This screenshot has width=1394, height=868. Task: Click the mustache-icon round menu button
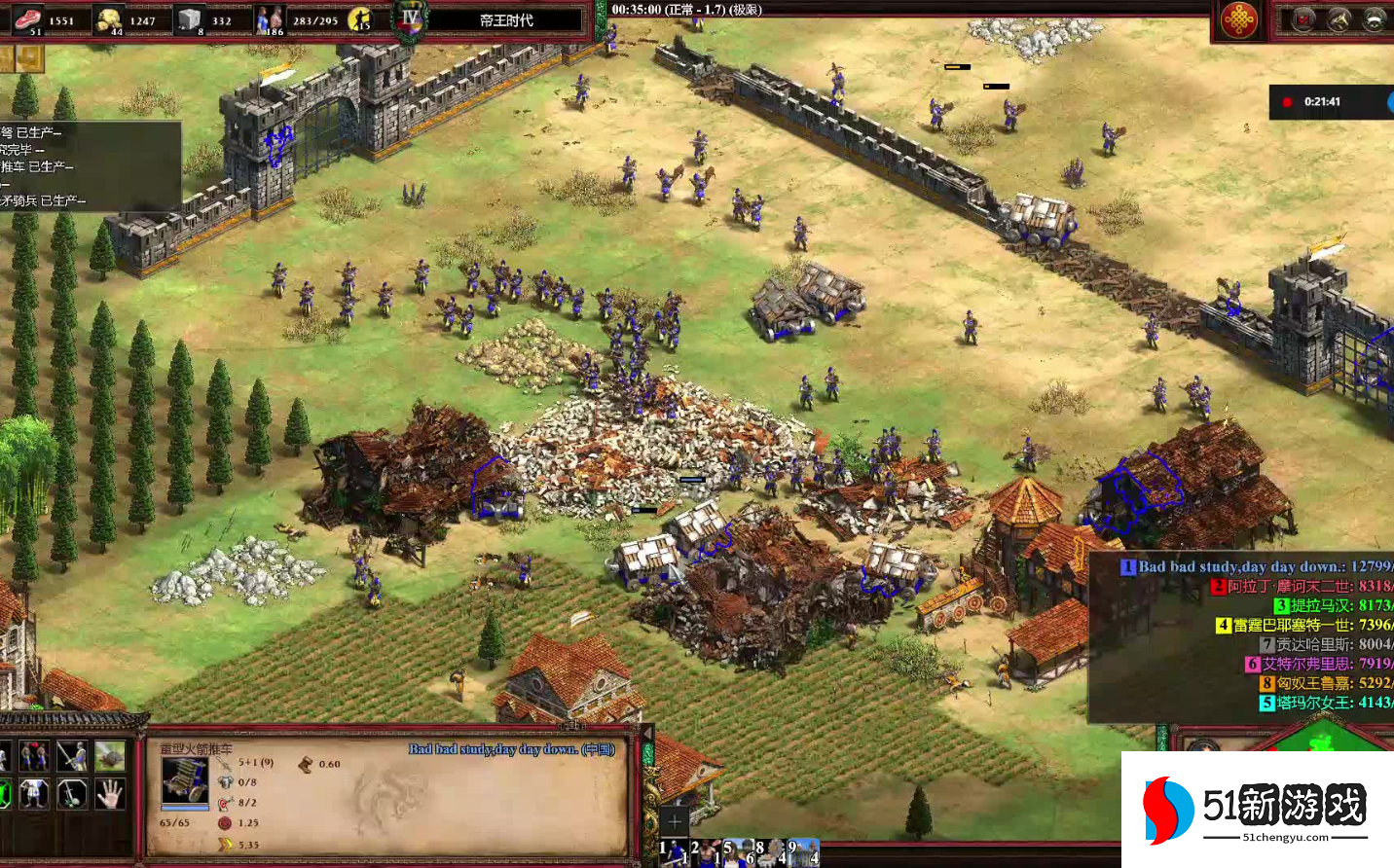pos(1374,18)
